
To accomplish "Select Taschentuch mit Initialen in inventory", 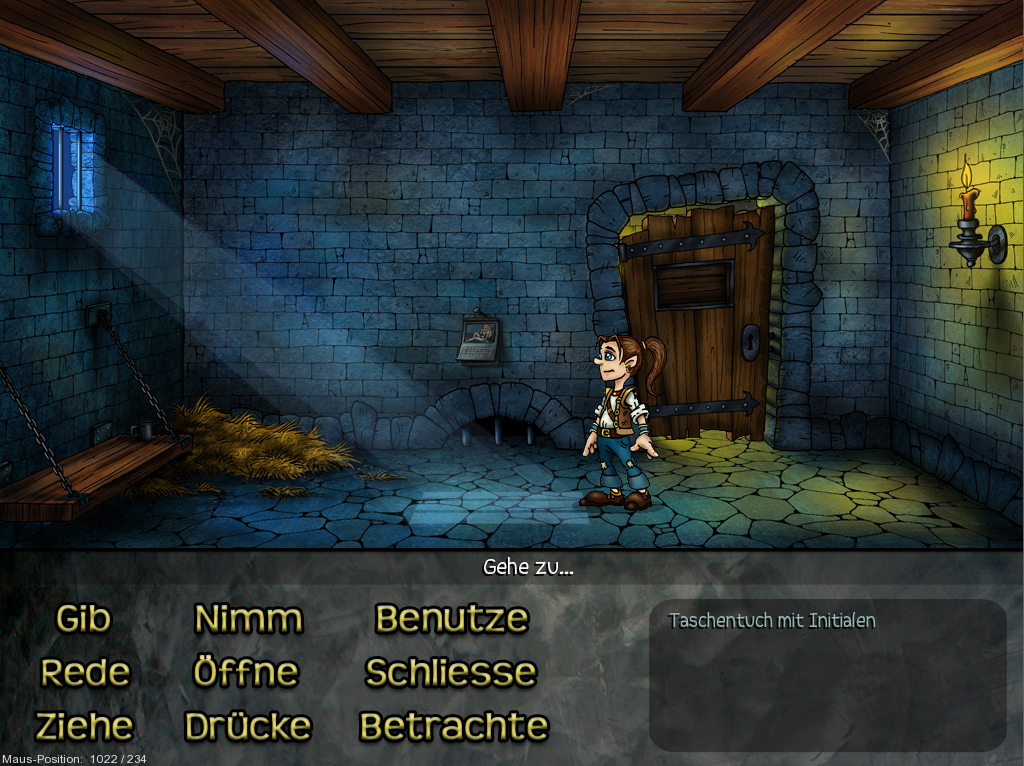I will (772, 621).
